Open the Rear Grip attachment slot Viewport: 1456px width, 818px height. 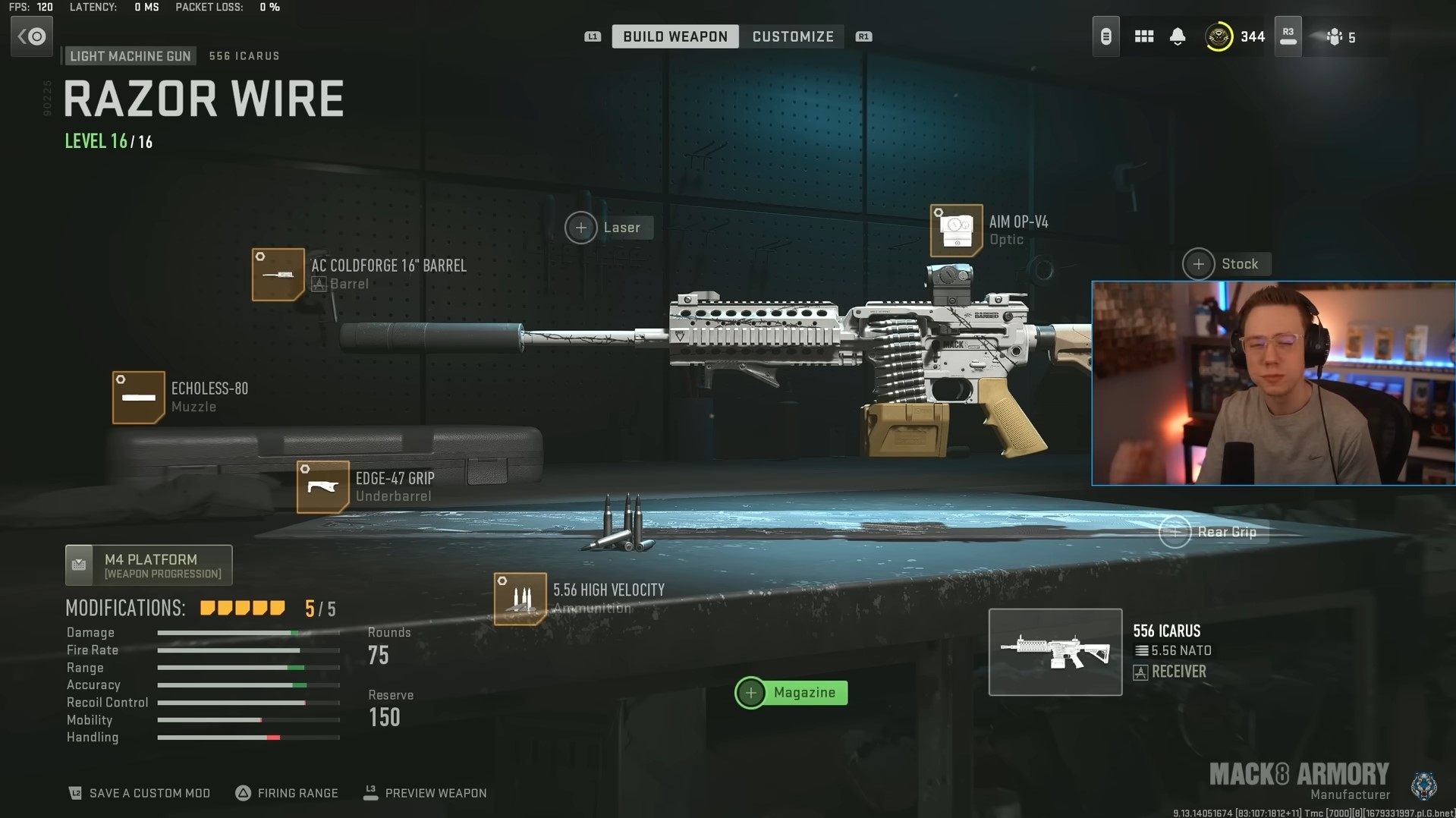tap(1175, 532)
